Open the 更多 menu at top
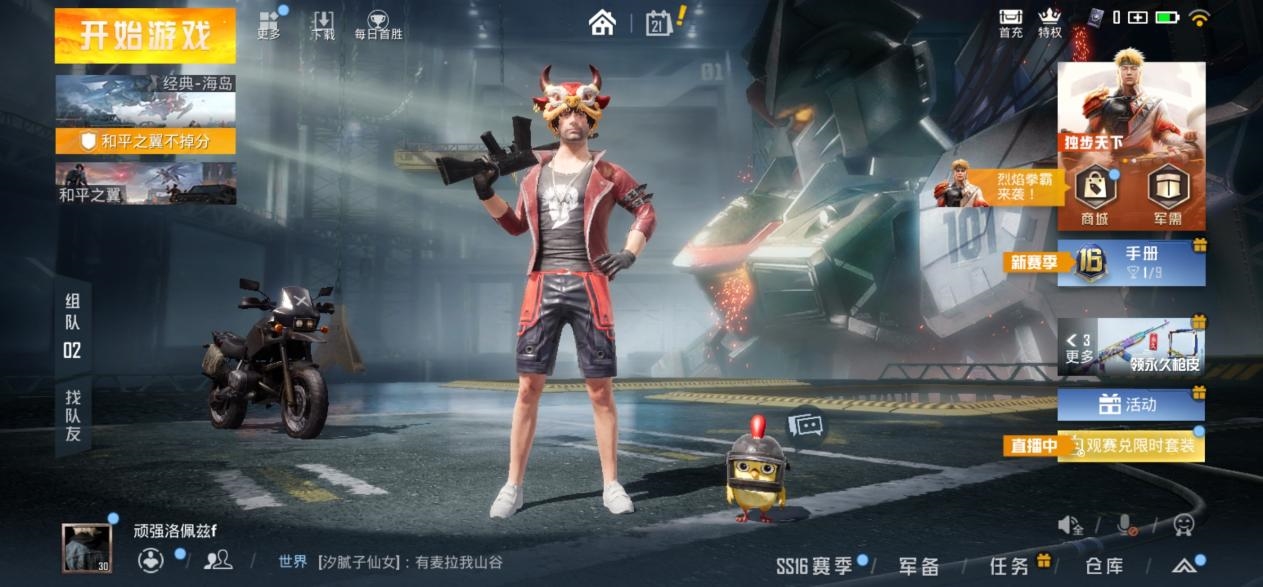 coord(269,25)
